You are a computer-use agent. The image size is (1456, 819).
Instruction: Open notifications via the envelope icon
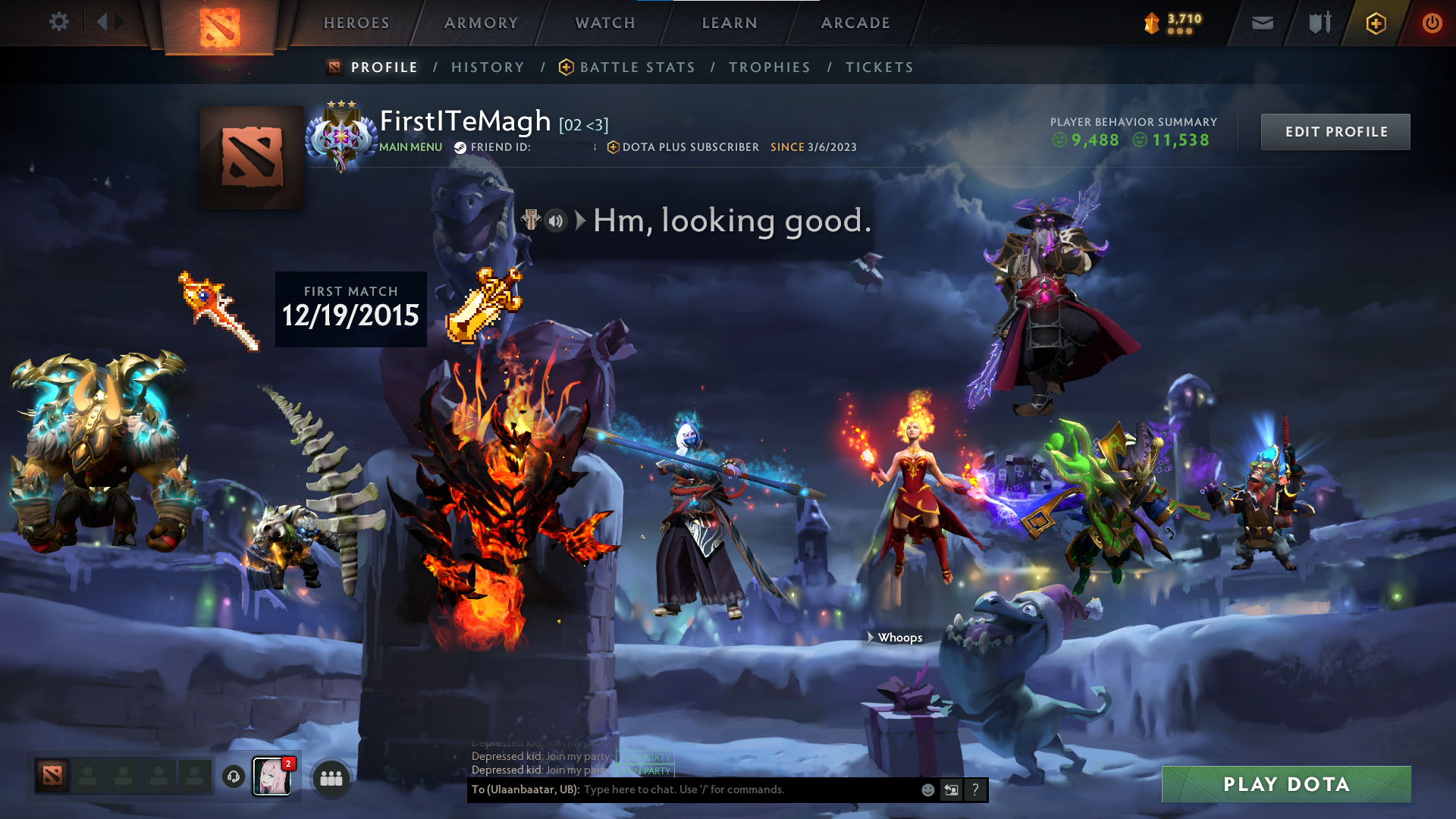click(x=1261, y=23)
